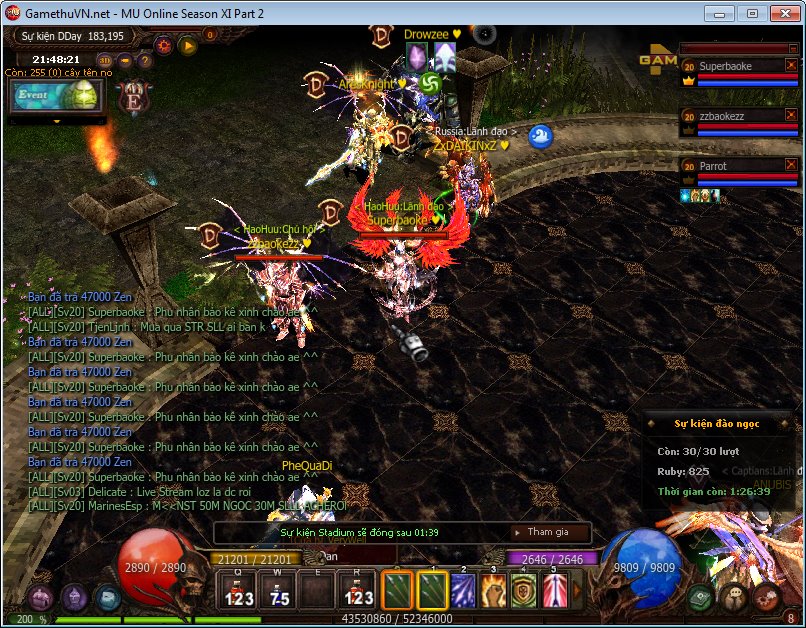Screen dimensions: 806x628
Task: Activate the red-and-white skill in slot 5
Action: click(555, 591)
